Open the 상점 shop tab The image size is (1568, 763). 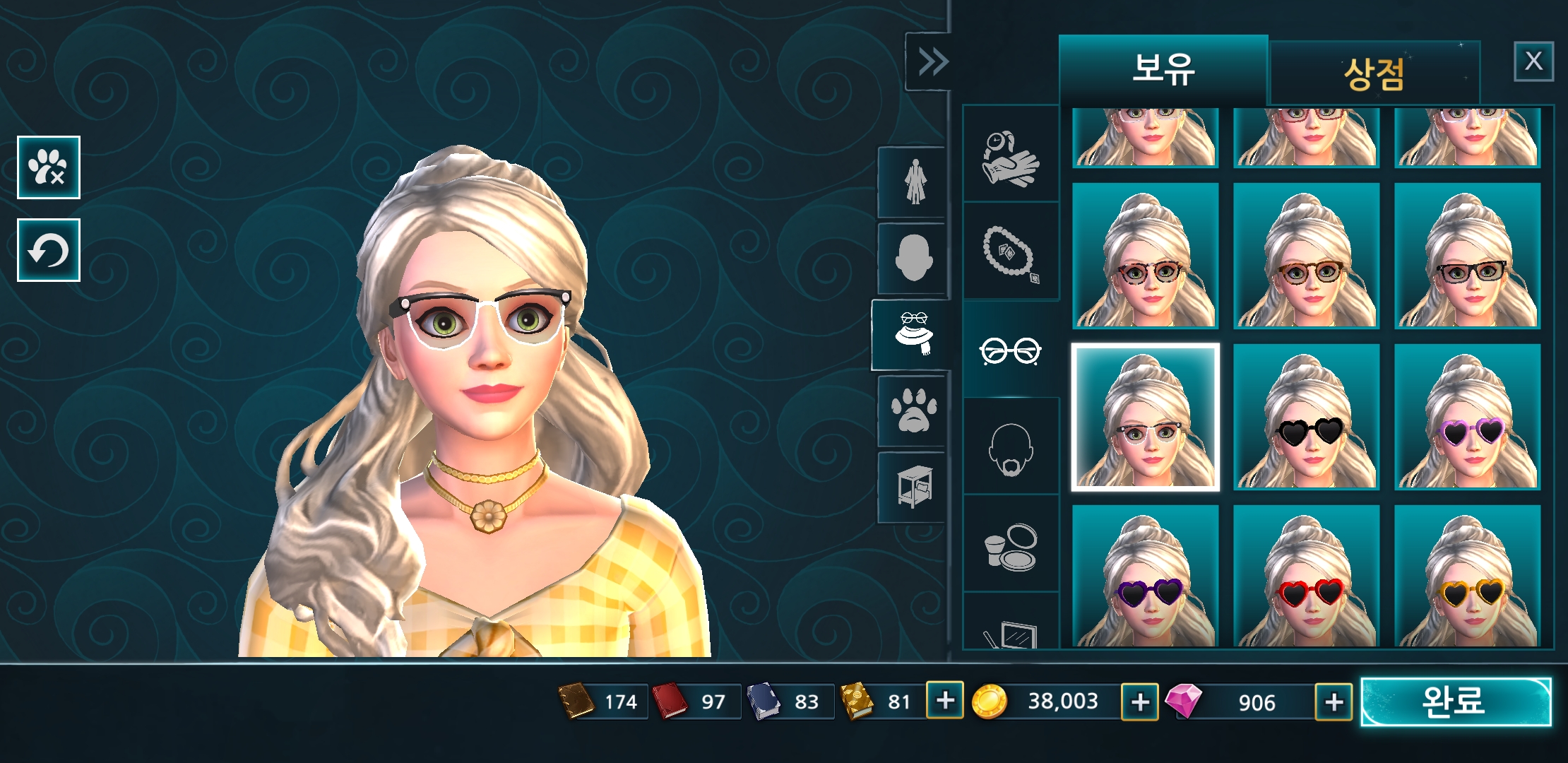pos(1374,73)
